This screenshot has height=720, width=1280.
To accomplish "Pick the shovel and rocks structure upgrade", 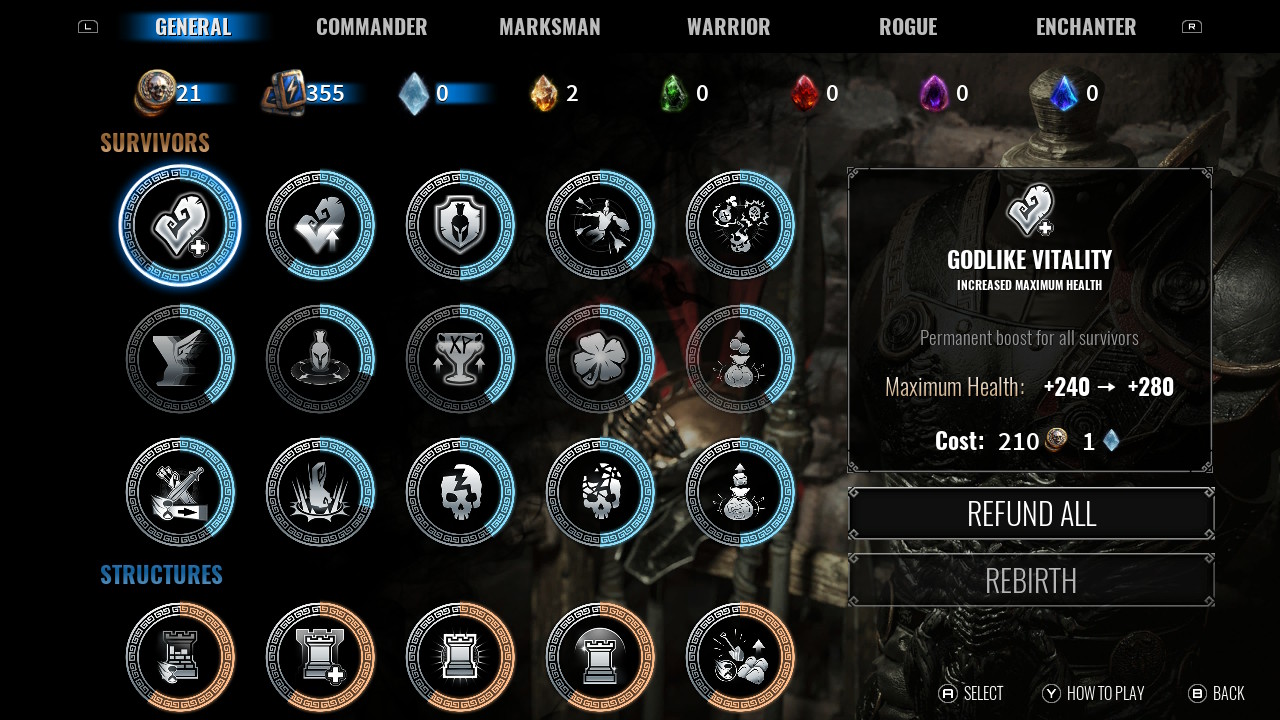I will coord(740,657).
